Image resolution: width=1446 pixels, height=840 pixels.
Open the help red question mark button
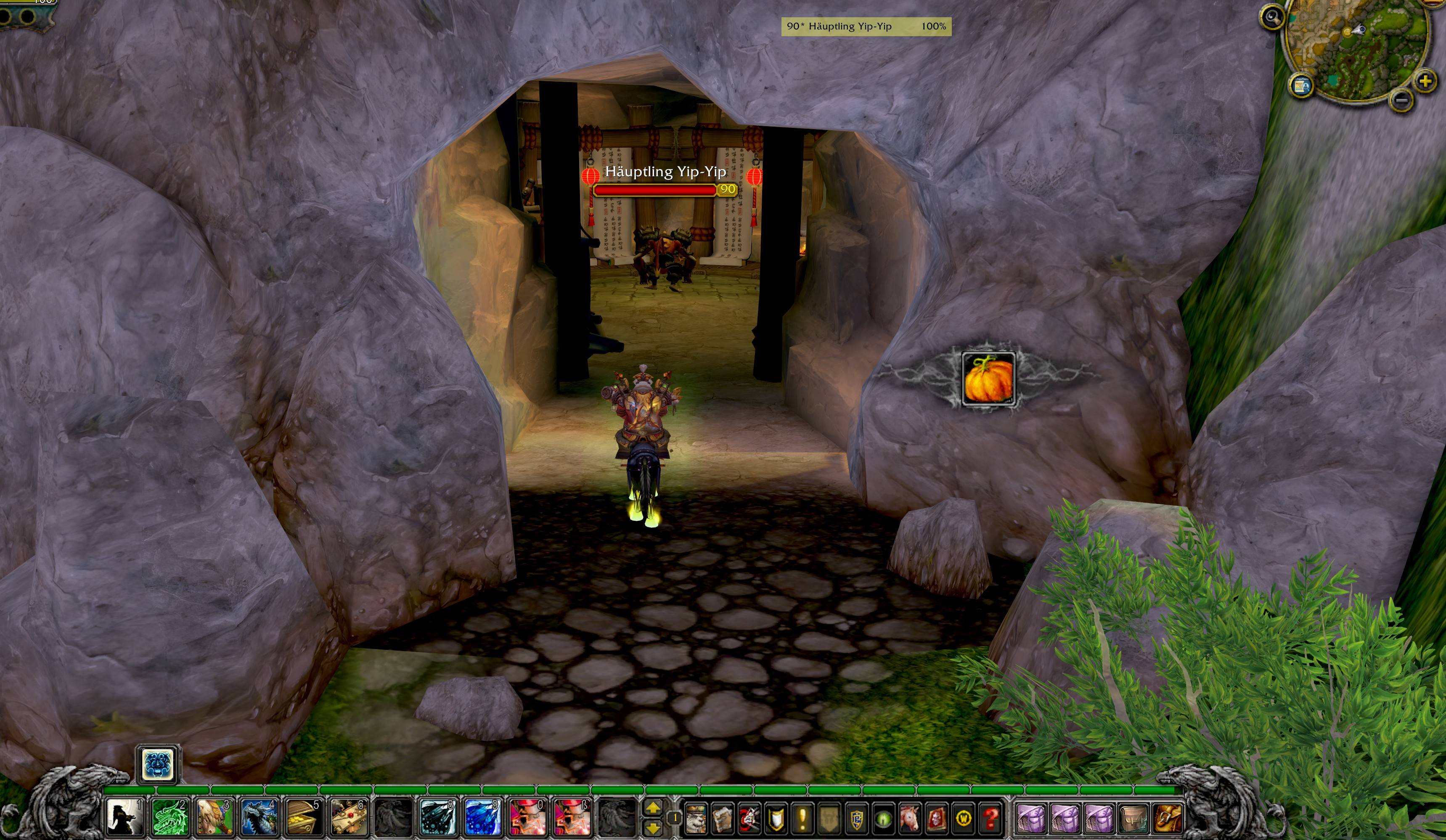point(990,818)
